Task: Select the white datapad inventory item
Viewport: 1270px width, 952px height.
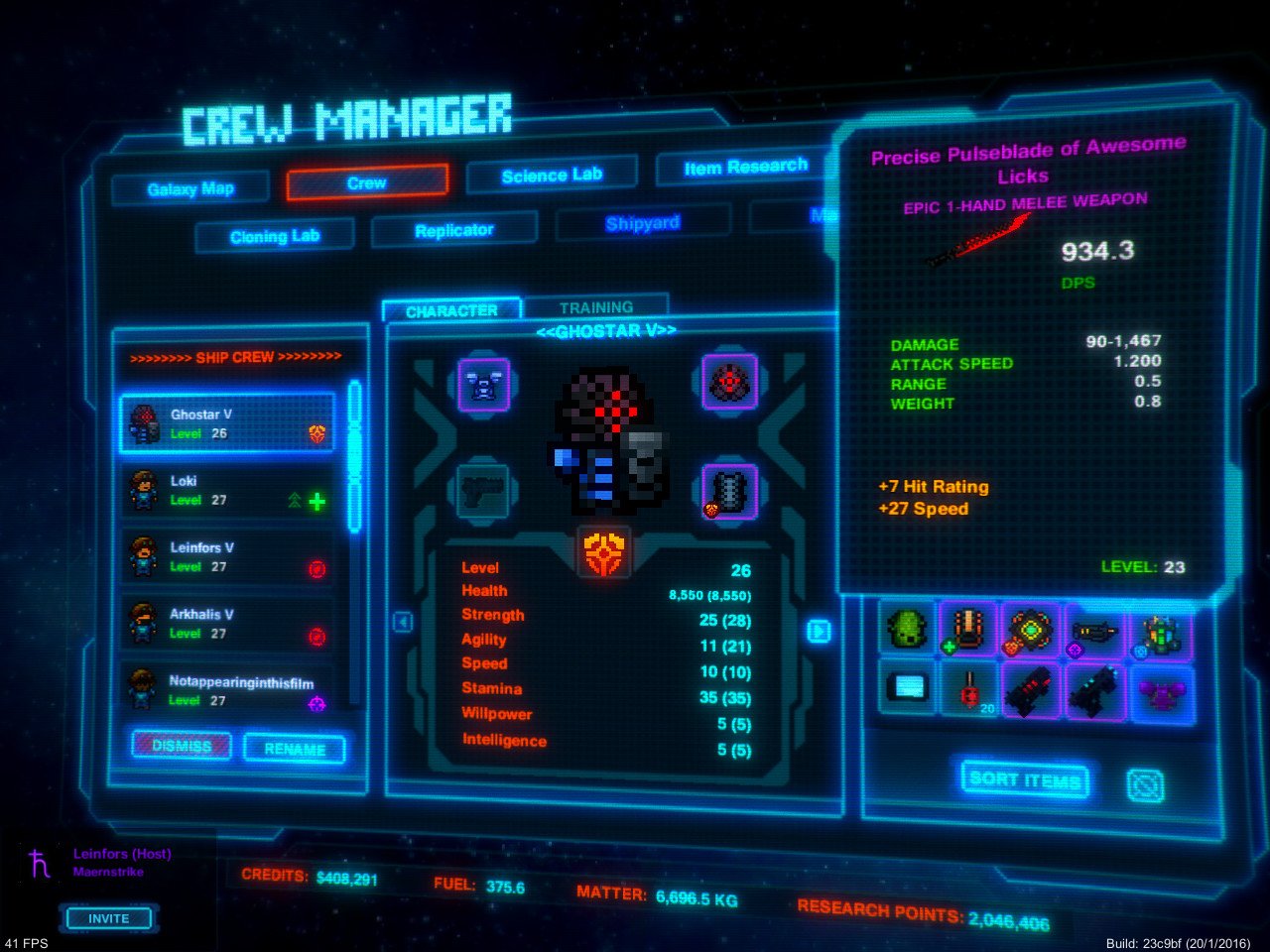Action: pos(907,687)
